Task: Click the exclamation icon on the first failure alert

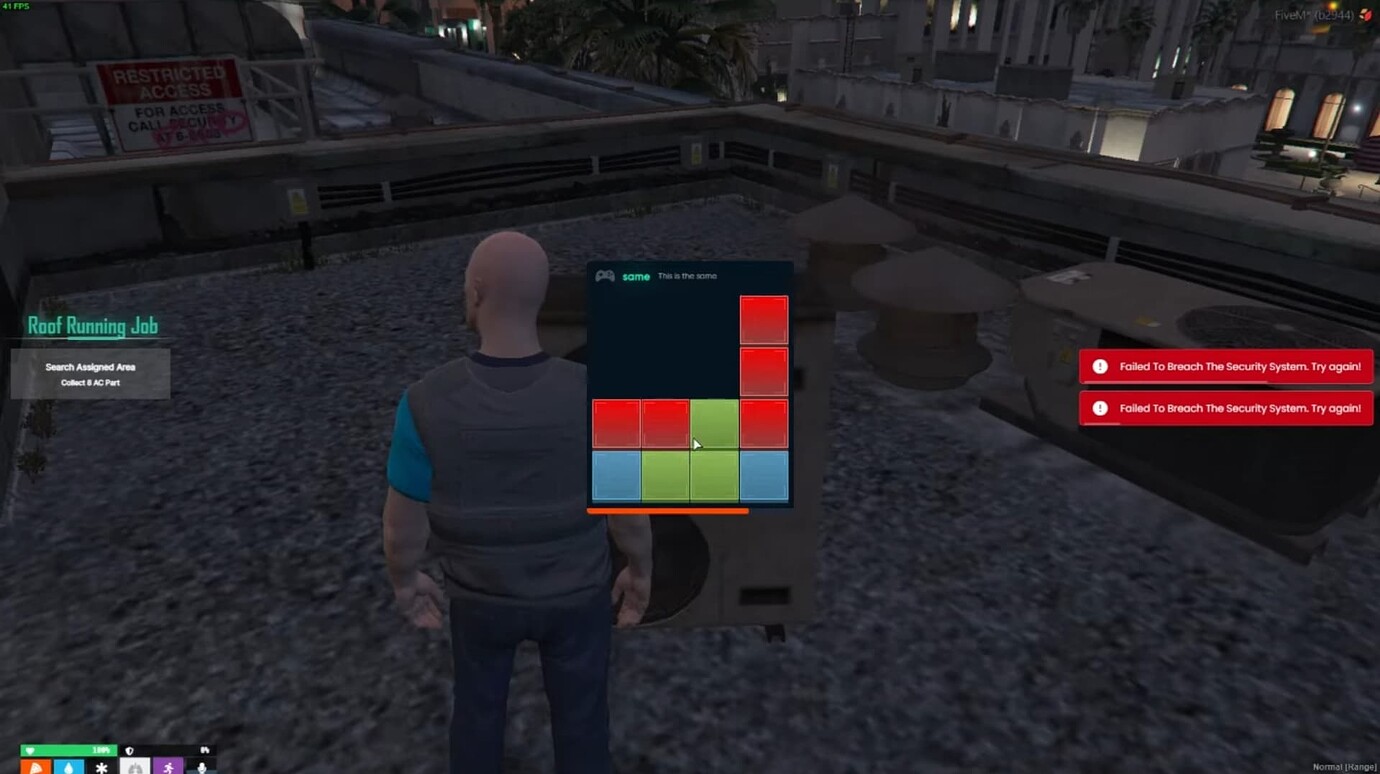Action: point(1100,366)
